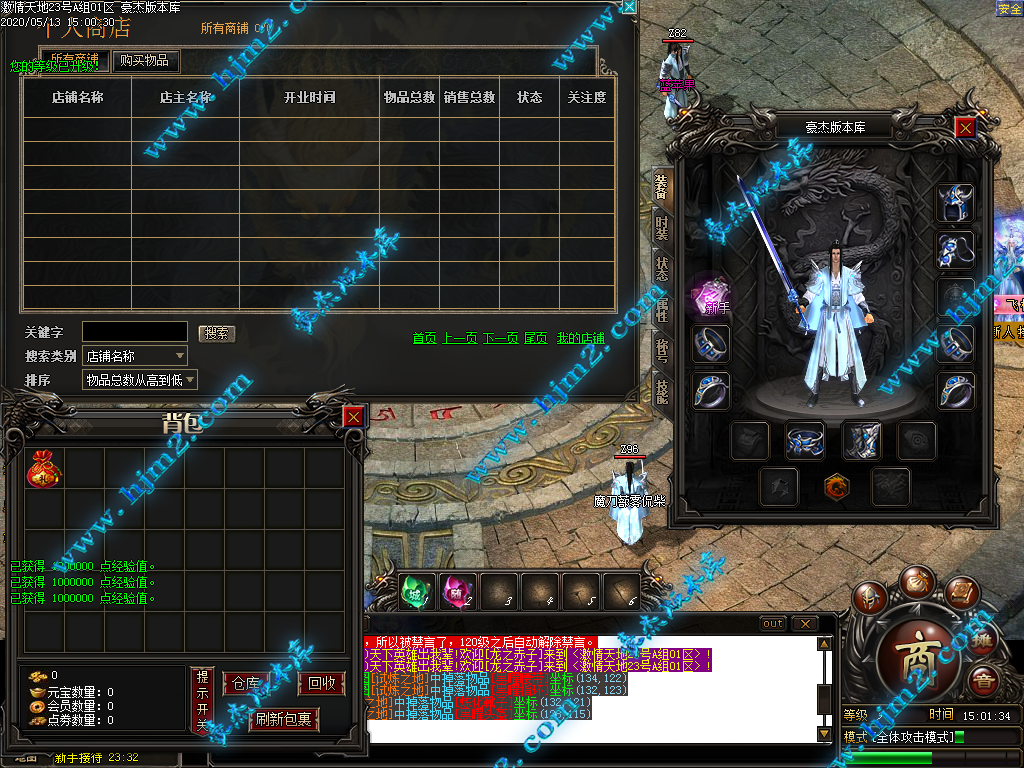Select the red lucky bag item
Screen dimensions: 1024x768
pos(44,469)
